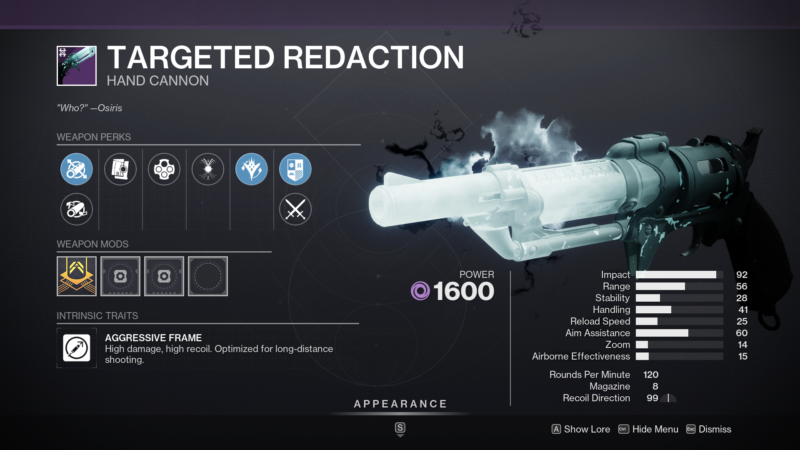Choose the unselected barrel perk below it
The width and height of the screenshot is (800, 450).
(77, 209)
